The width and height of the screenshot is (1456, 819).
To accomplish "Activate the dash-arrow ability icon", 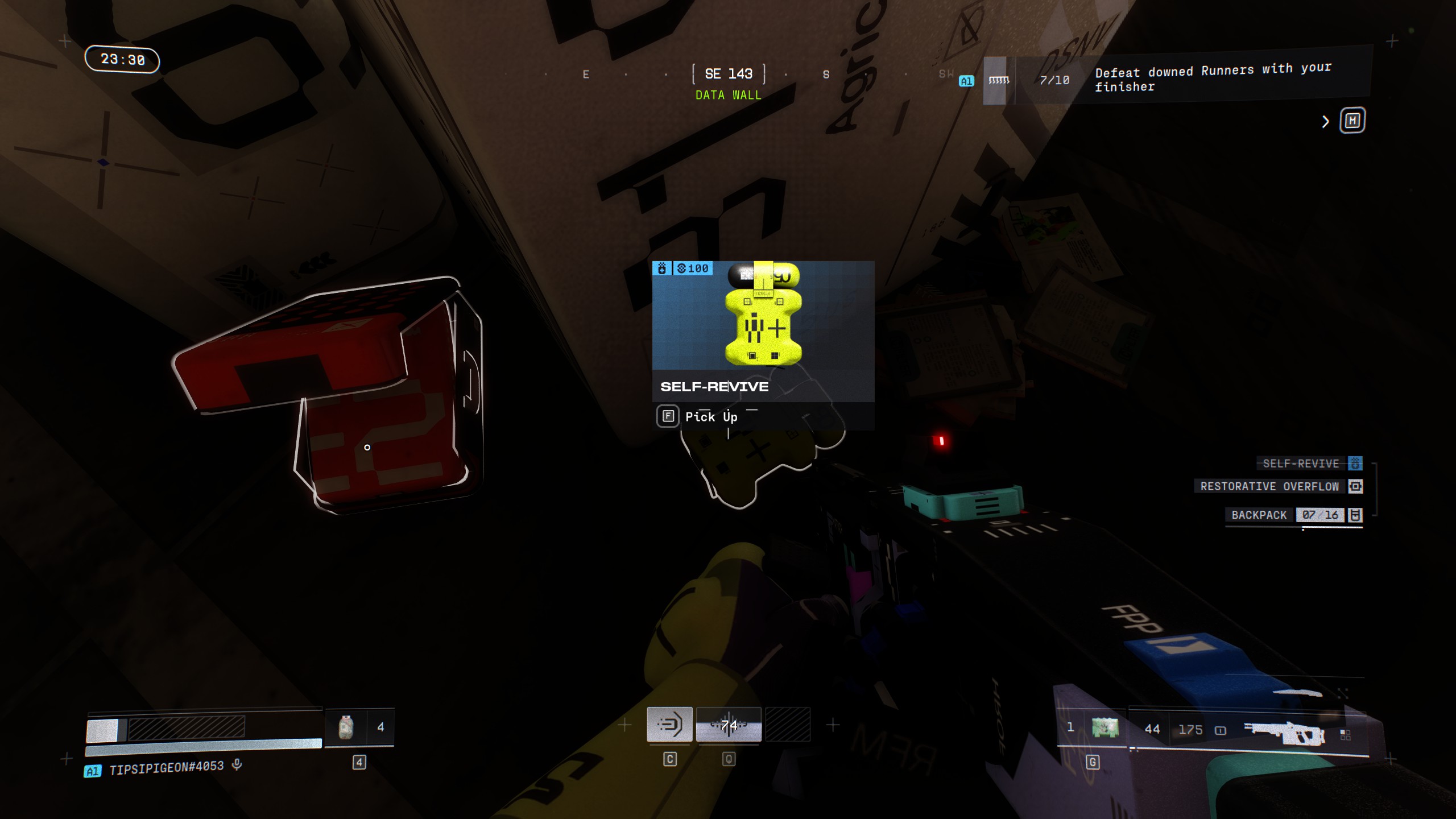I will pos(669,725).
